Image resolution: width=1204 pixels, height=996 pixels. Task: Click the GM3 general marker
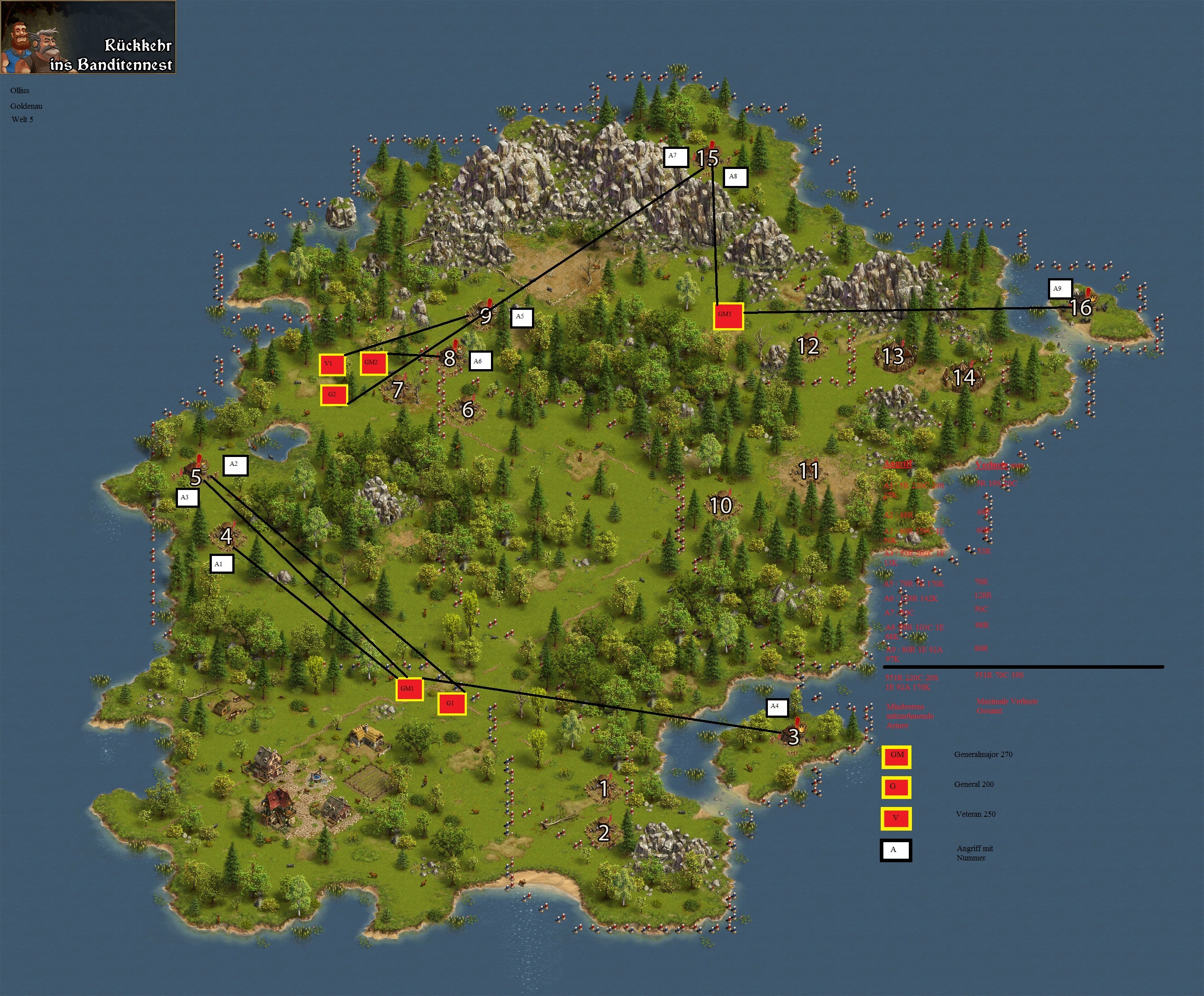(x=728, y=316)
